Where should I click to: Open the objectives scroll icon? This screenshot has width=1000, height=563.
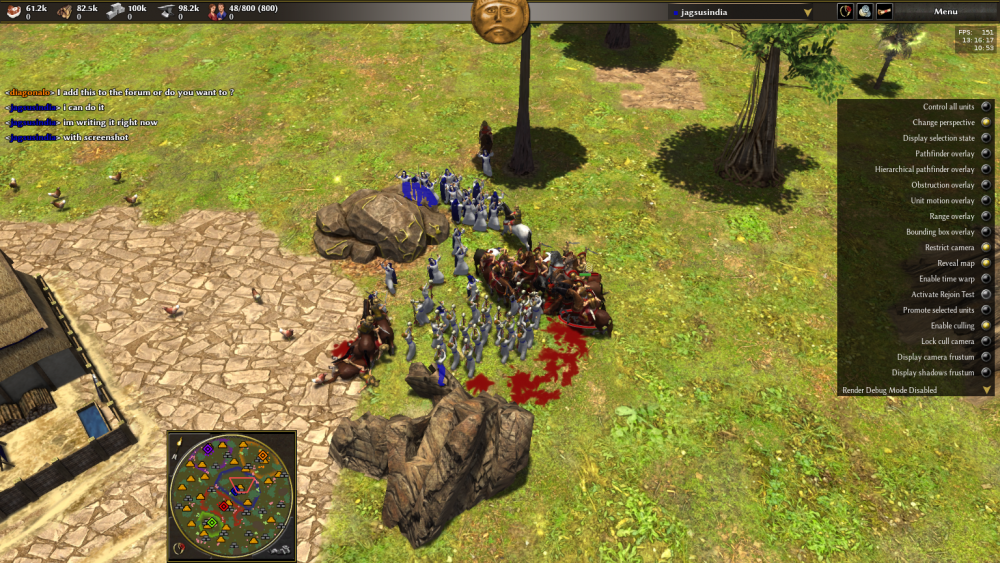885,11
